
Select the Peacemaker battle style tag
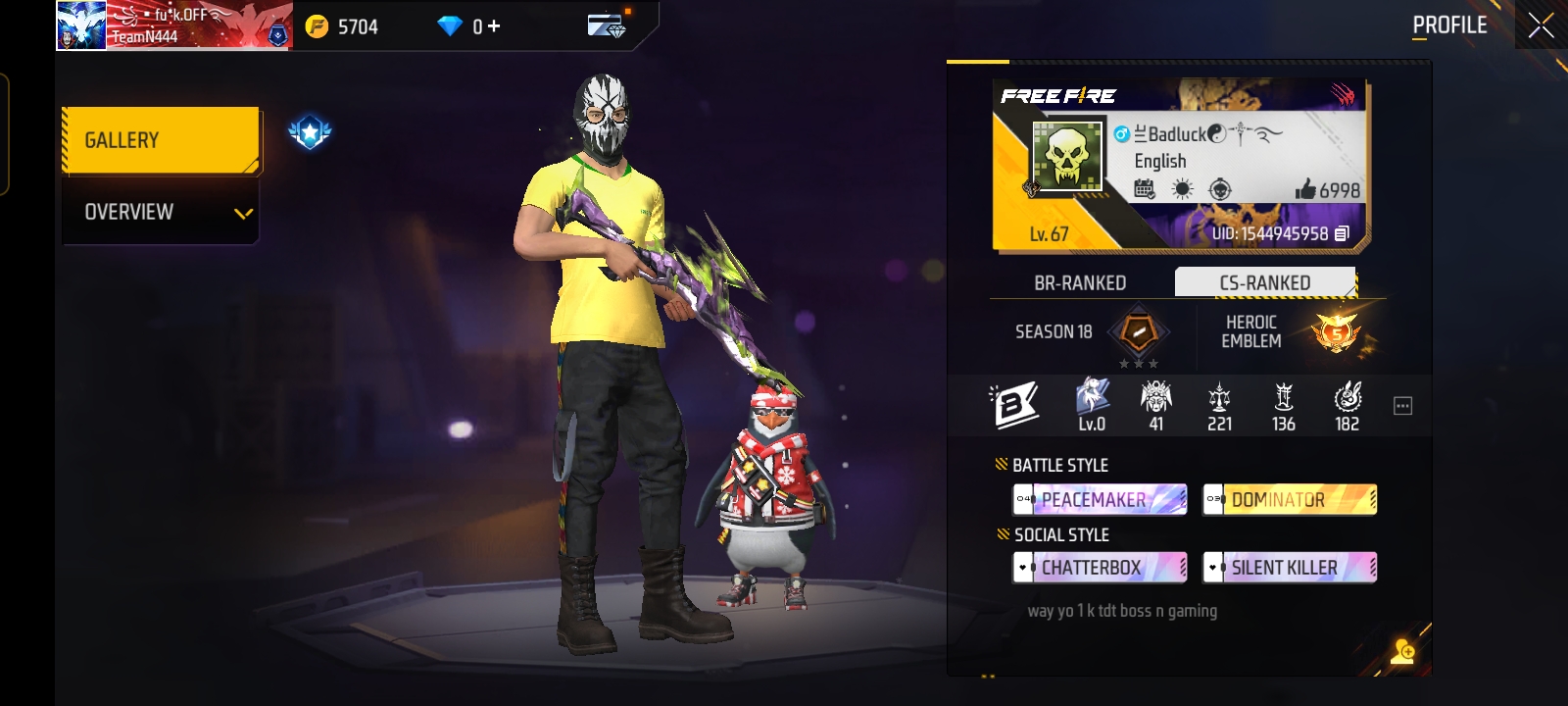pos(1100,500)
